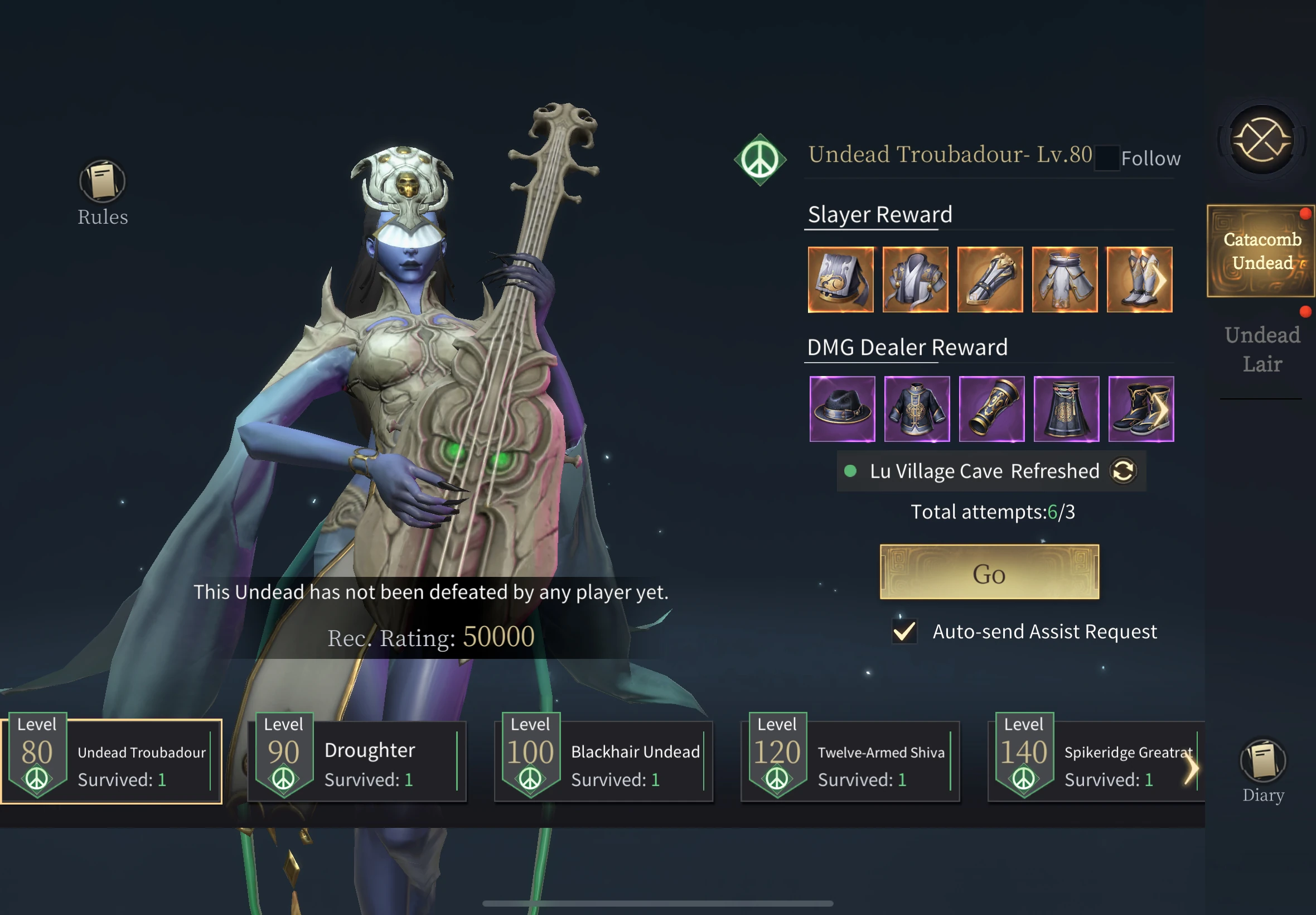Refresh the Lu Village Cave status
Image resolution: width=1316 pixels, height=915 pixels.
tap(1123, 471)
